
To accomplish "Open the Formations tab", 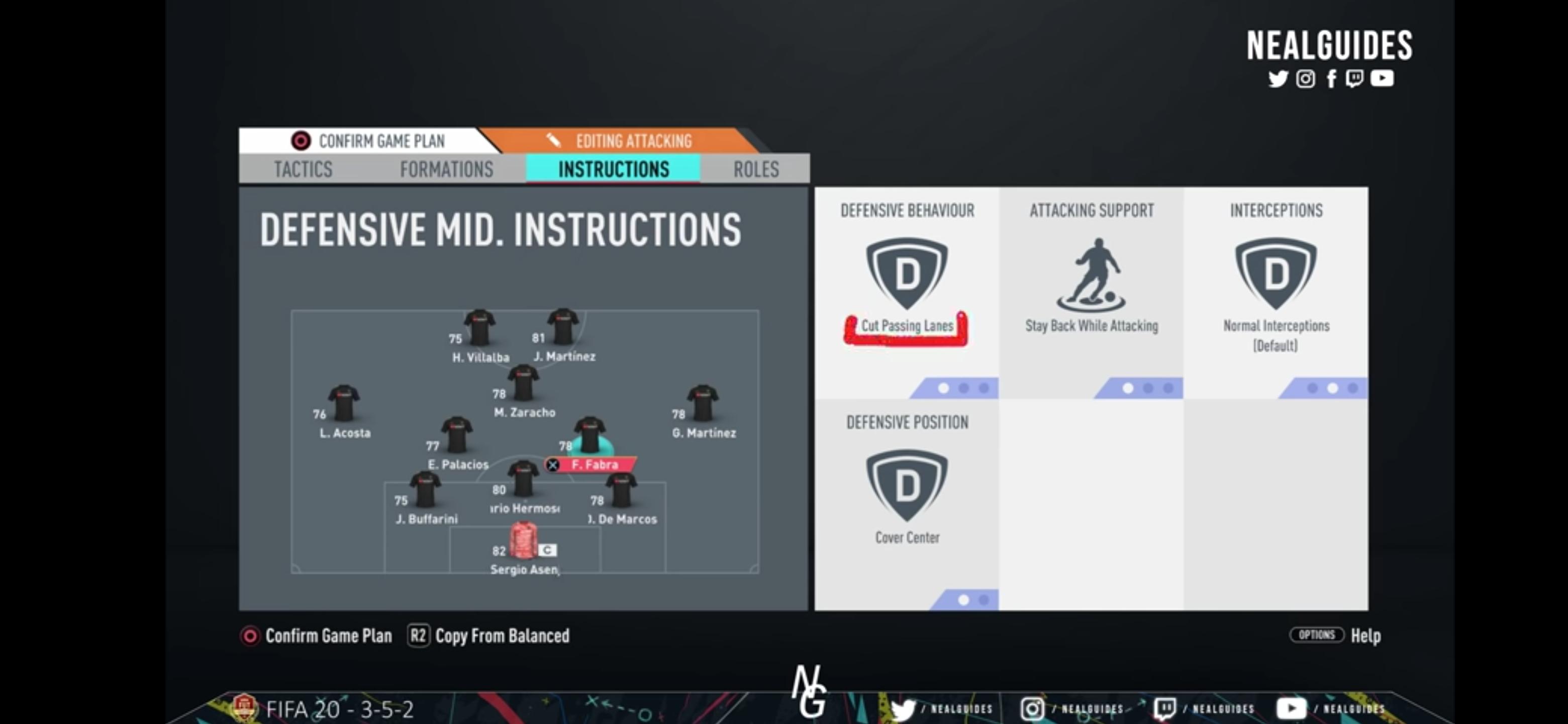I will pos(446,168).
